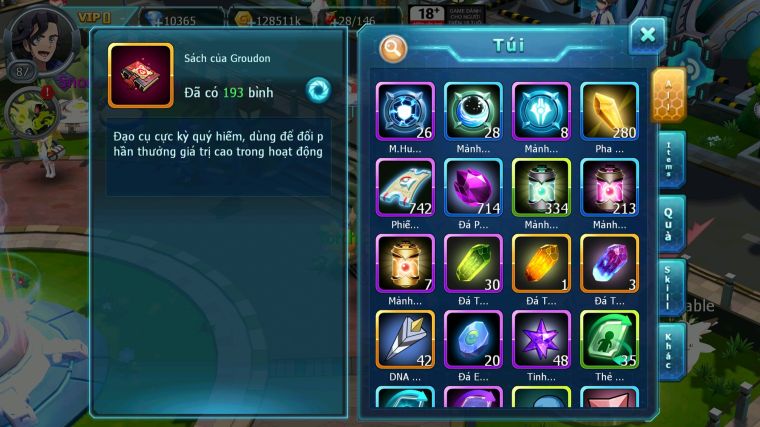Image resolution: width=760 pixels, height=427 pixels.
Task: Select the pink canister item with 213
Action: coord(609,187)
